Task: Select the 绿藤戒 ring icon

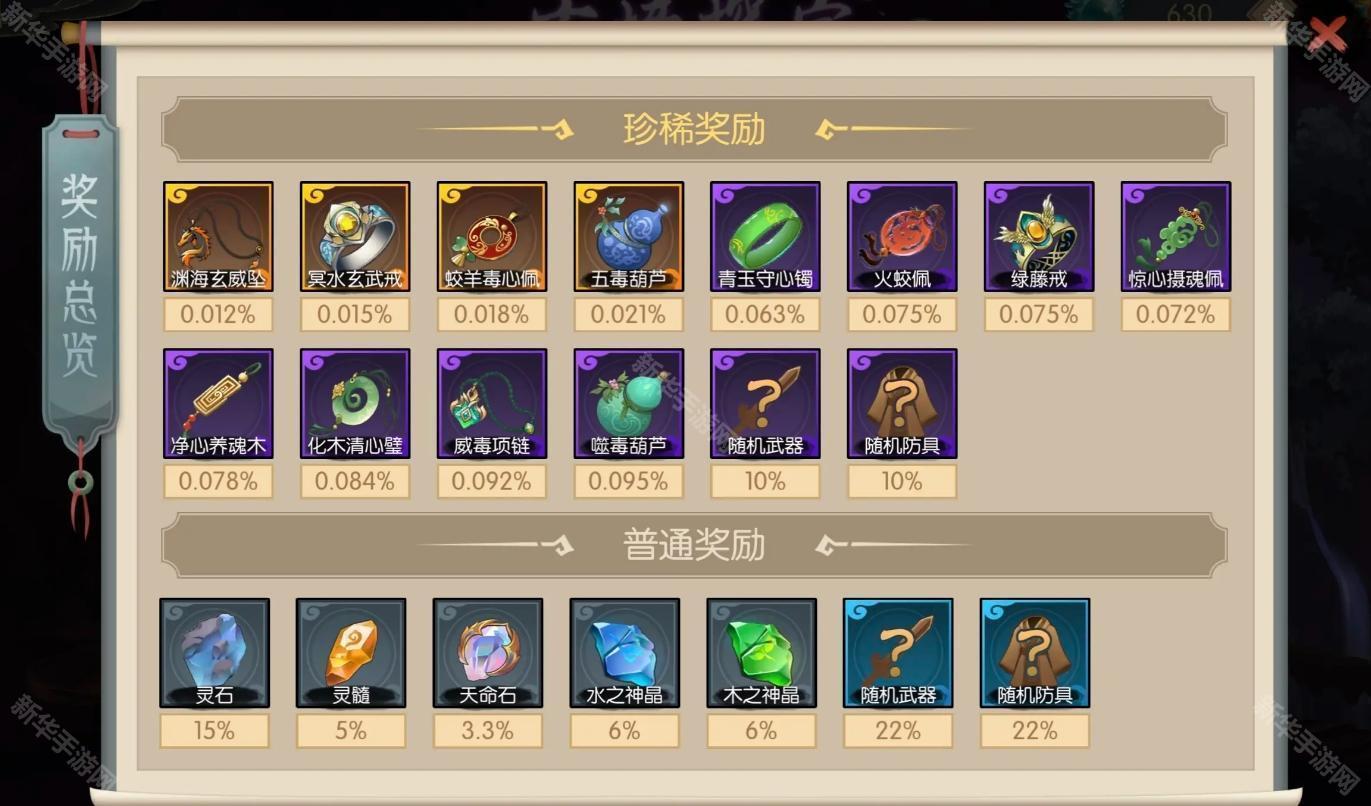Action: pos(1039,236)
